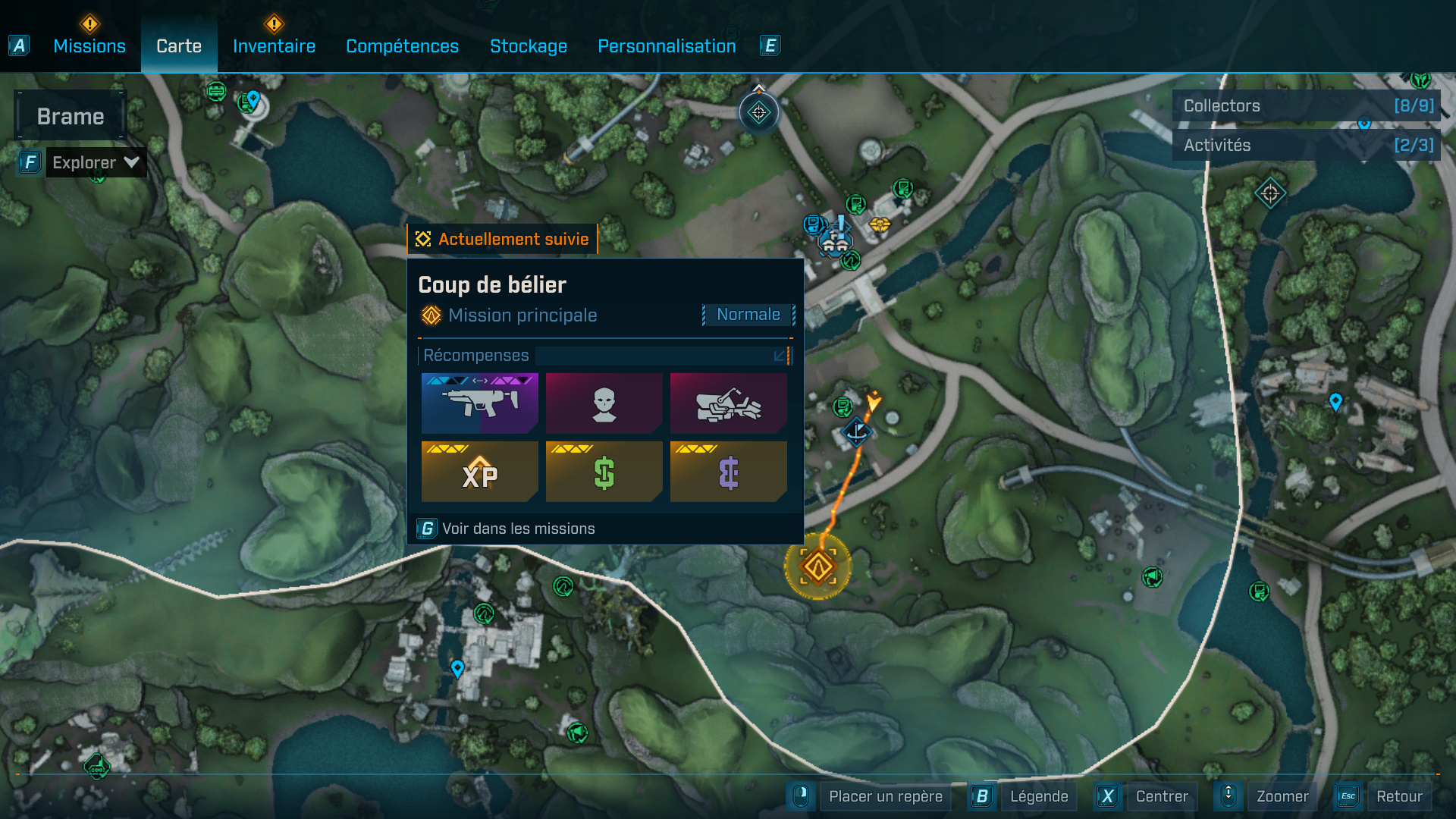1456x819 pixels.
Task: Select the vehicle reward icon
Action: [x=728, y=403]
